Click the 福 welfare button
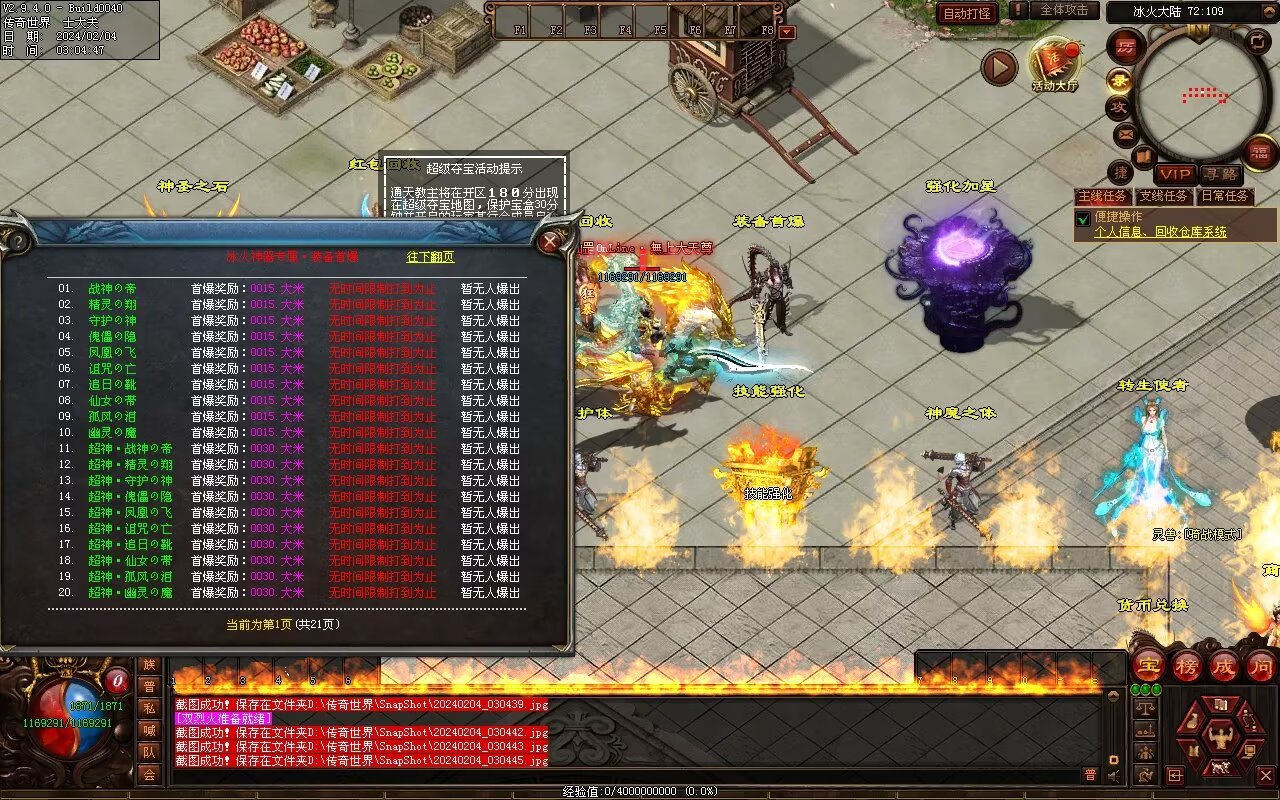 (1261, 152)
